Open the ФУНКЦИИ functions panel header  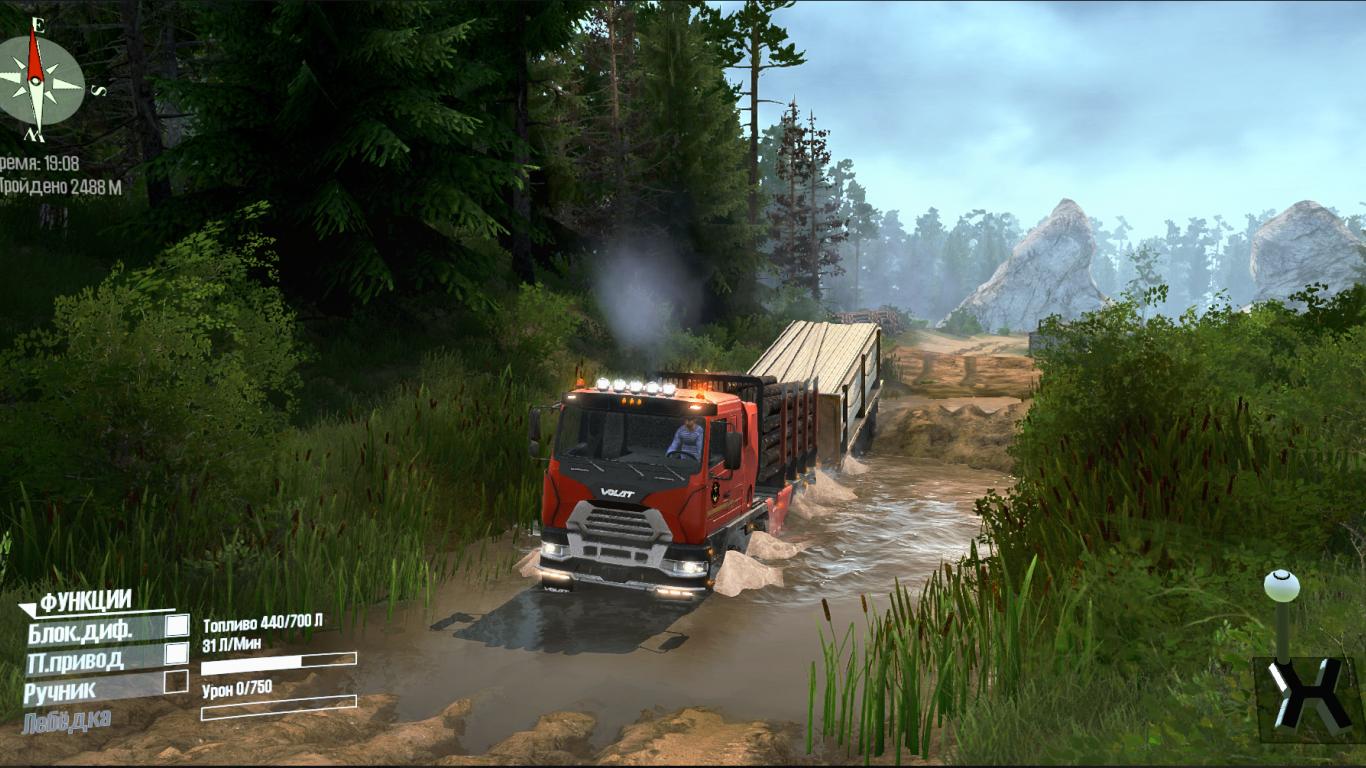coord(85,601)
